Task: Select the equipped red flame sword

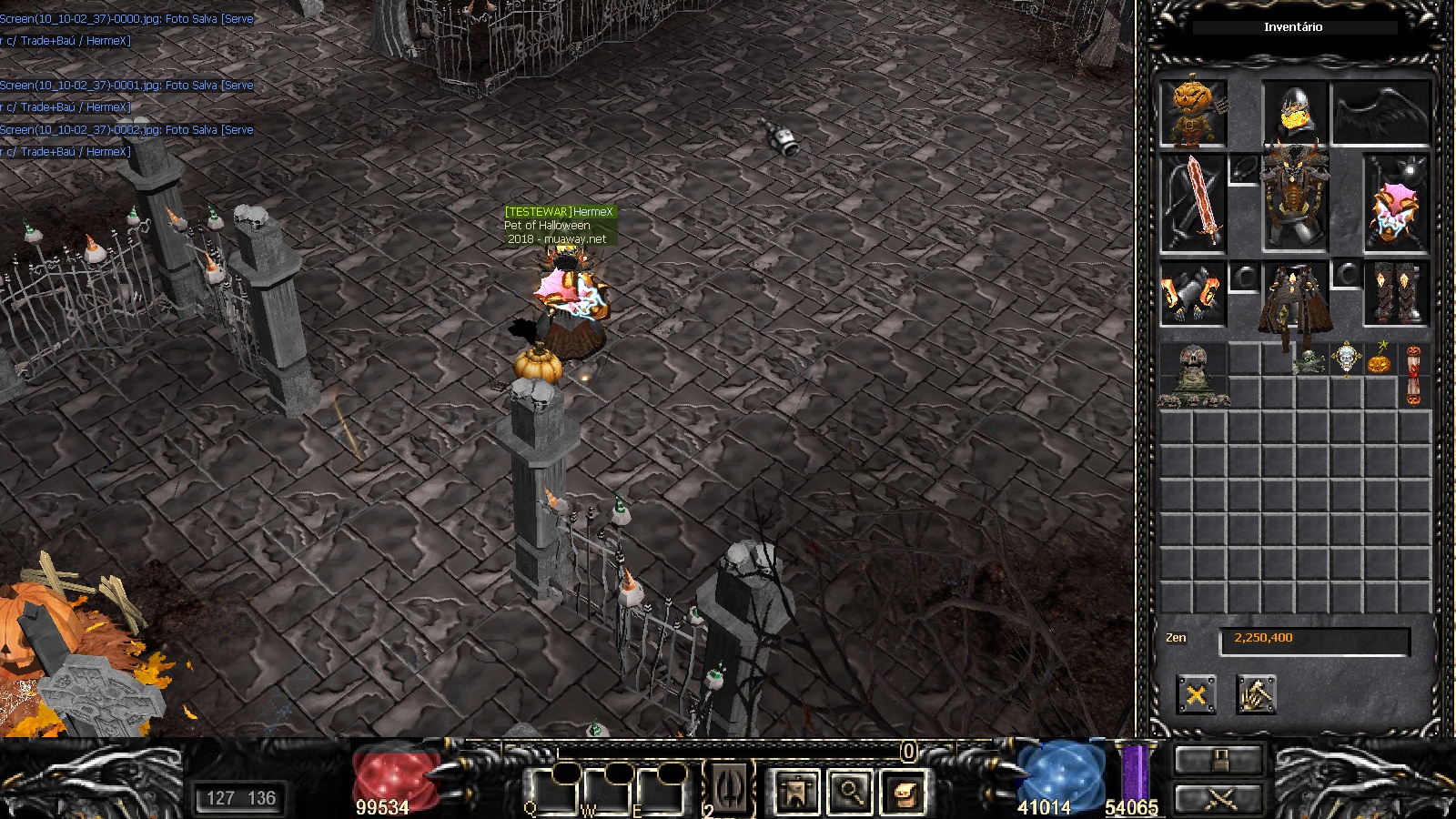Action: click(x=1193, y=204)
